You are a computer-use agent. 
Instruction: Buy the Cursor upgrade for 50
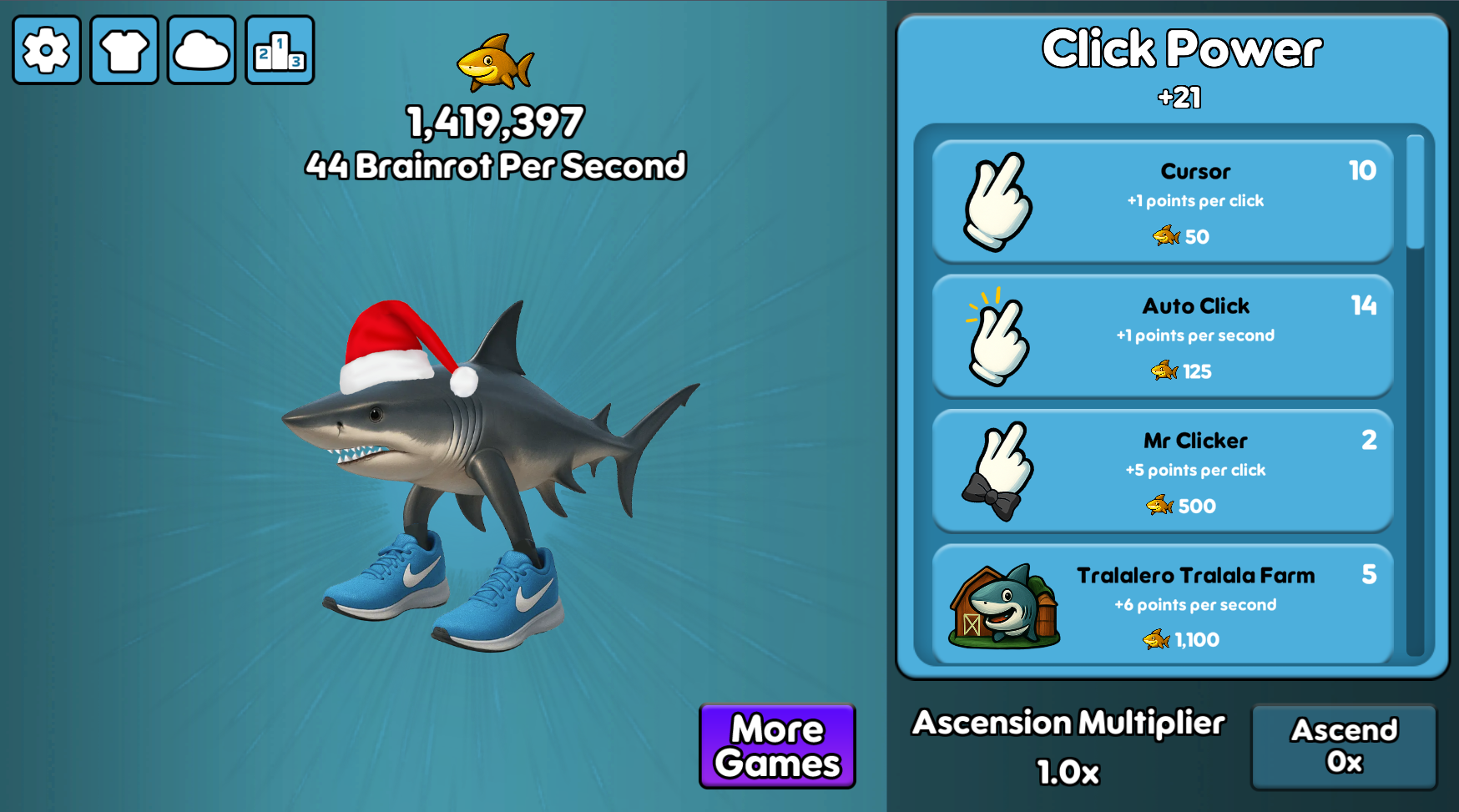(x=1162, y=202)
